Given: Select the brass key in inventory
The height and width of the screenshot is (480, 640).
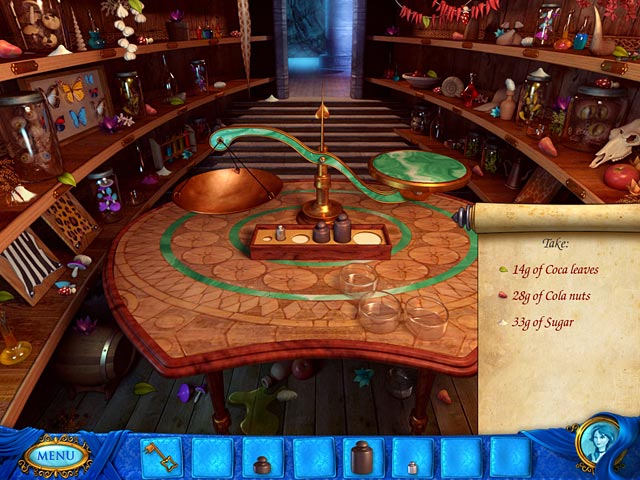Looking at the screenshot, I should 162,458.
